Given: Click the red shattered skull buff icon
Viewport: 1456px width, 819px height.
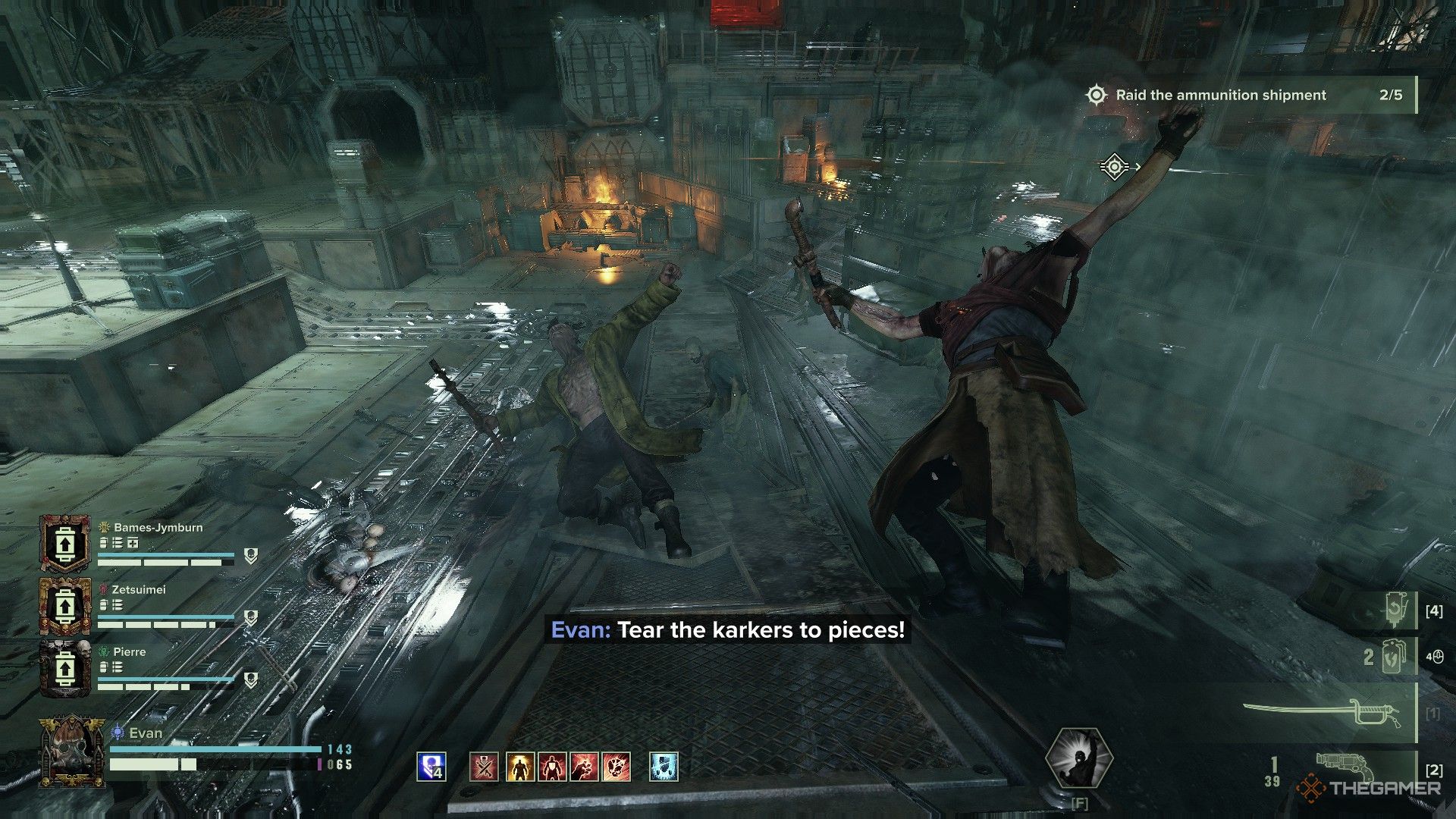Looking at the screenshot, I should (x=617, y=767).
